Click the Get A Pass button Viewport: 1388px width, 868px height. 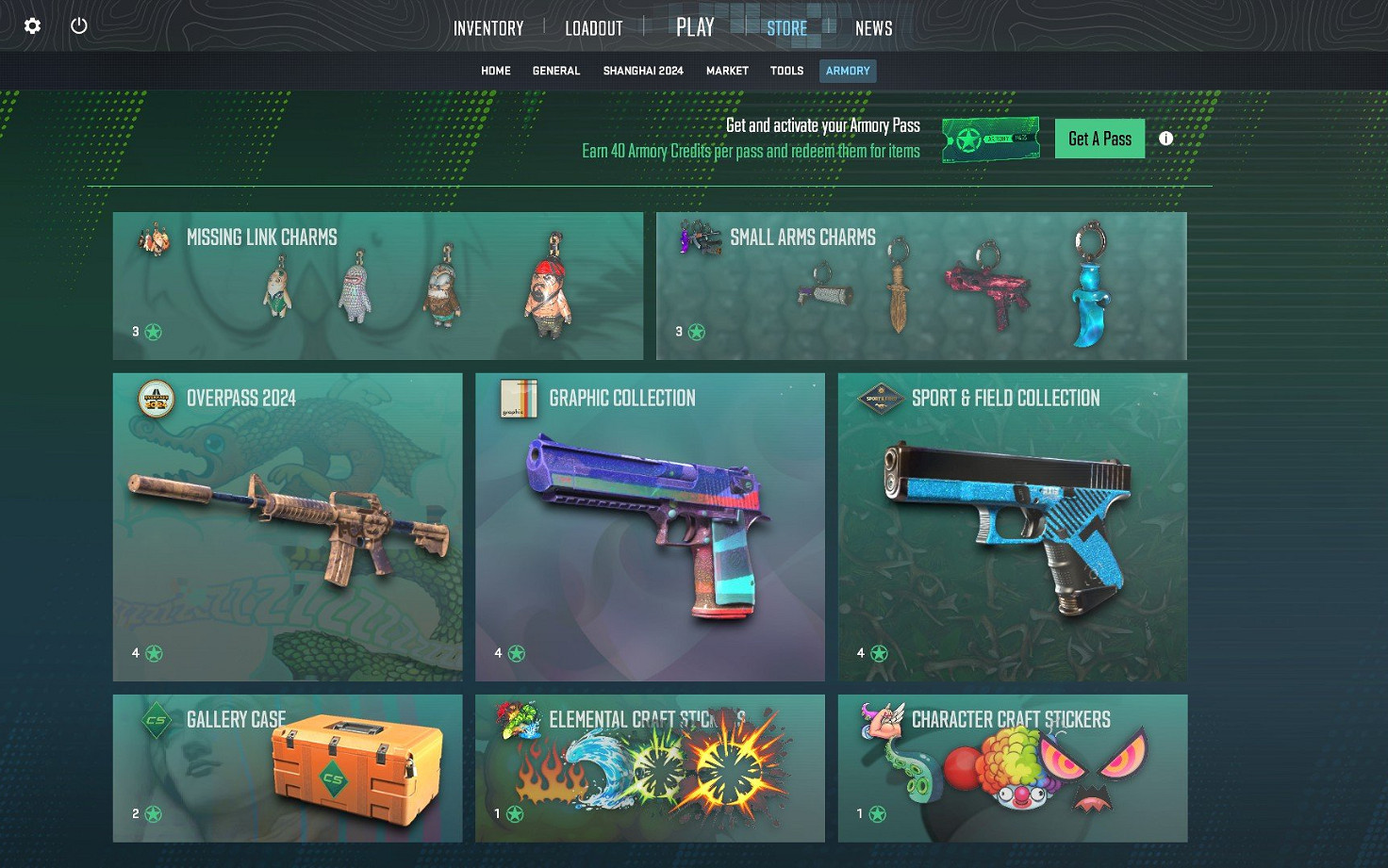(x=1099, y=138)
